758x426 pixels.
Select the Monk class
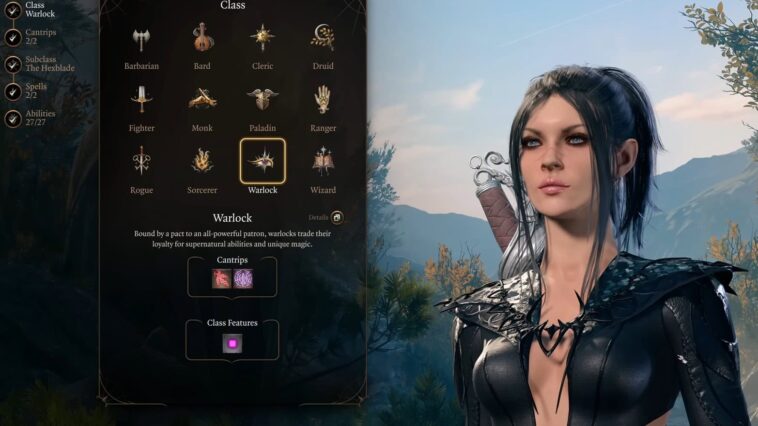coord(202,100)
